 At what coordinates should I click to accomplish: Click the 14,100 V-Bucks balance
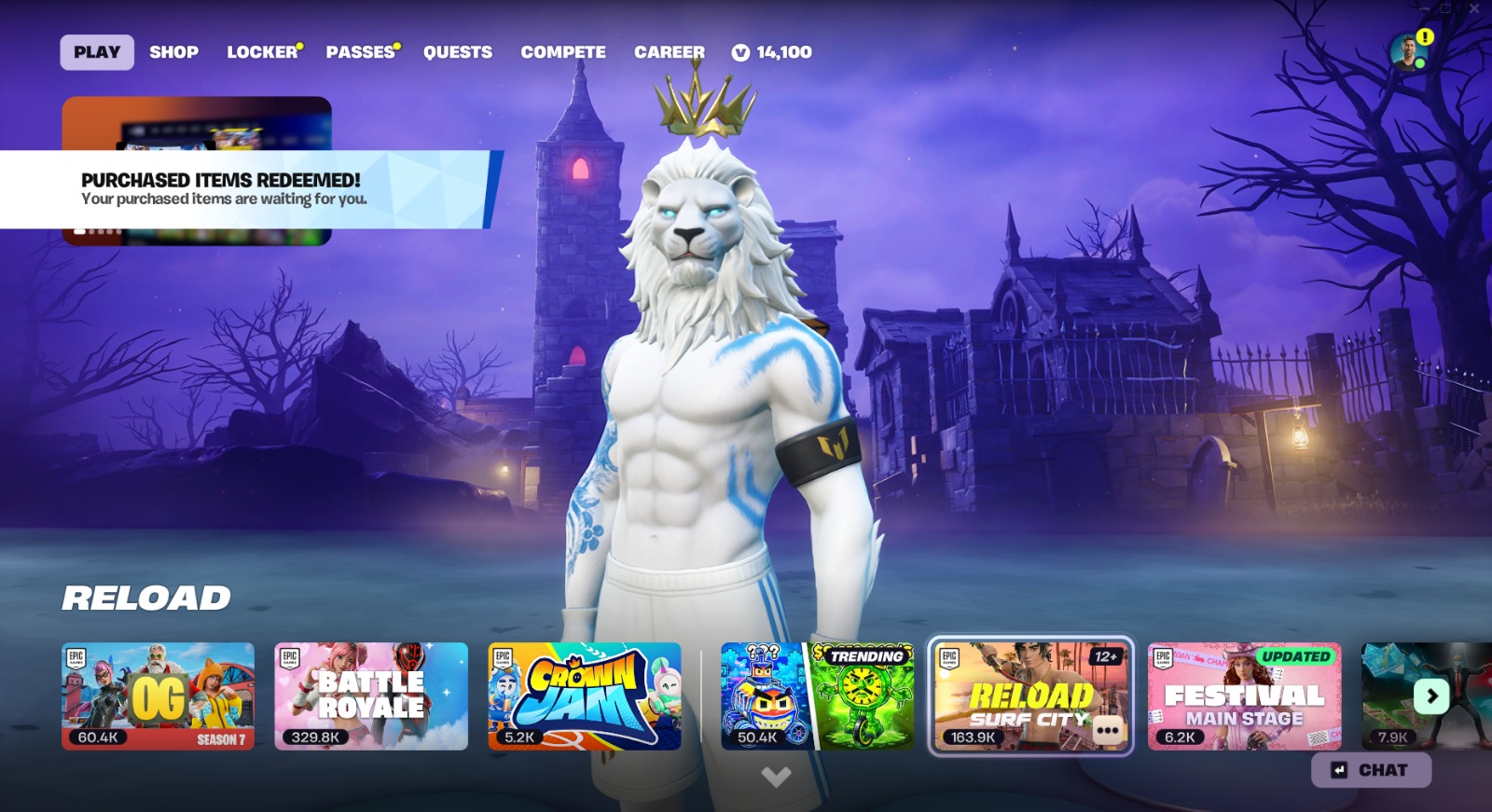772,52
